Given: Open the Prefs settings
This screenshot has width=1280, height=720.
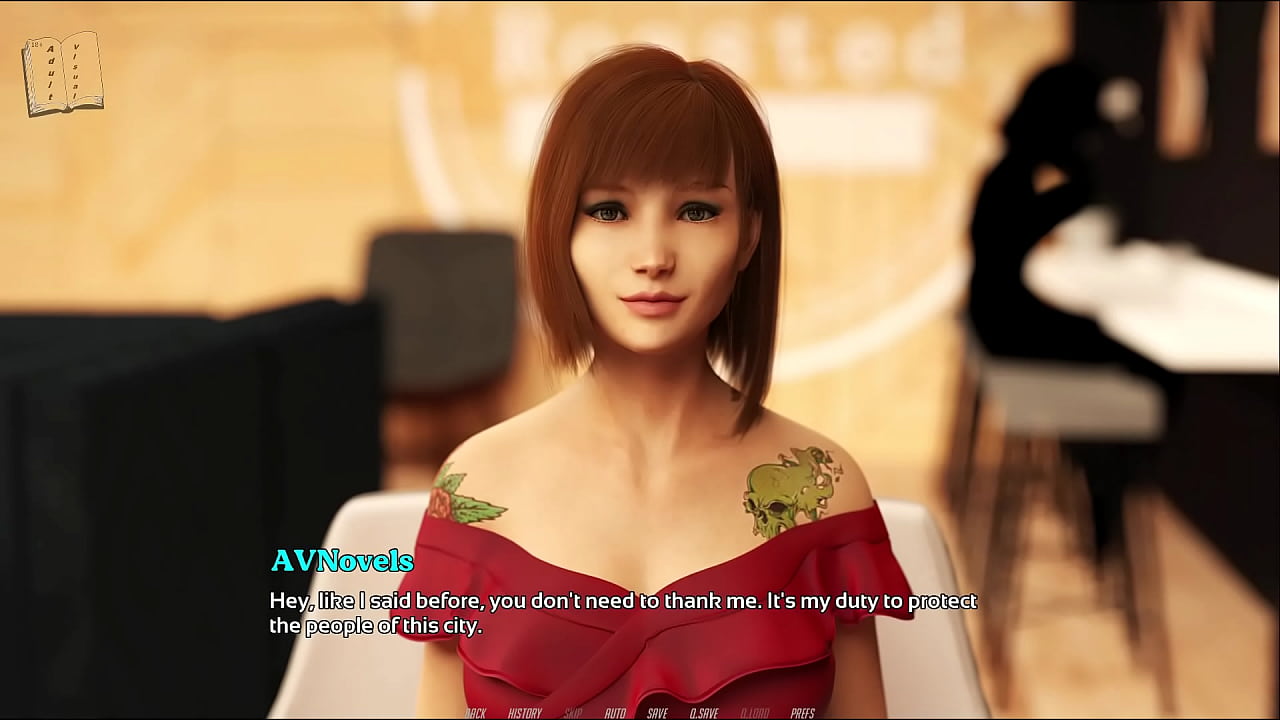Looking at the screenshot, I should 803,713.
